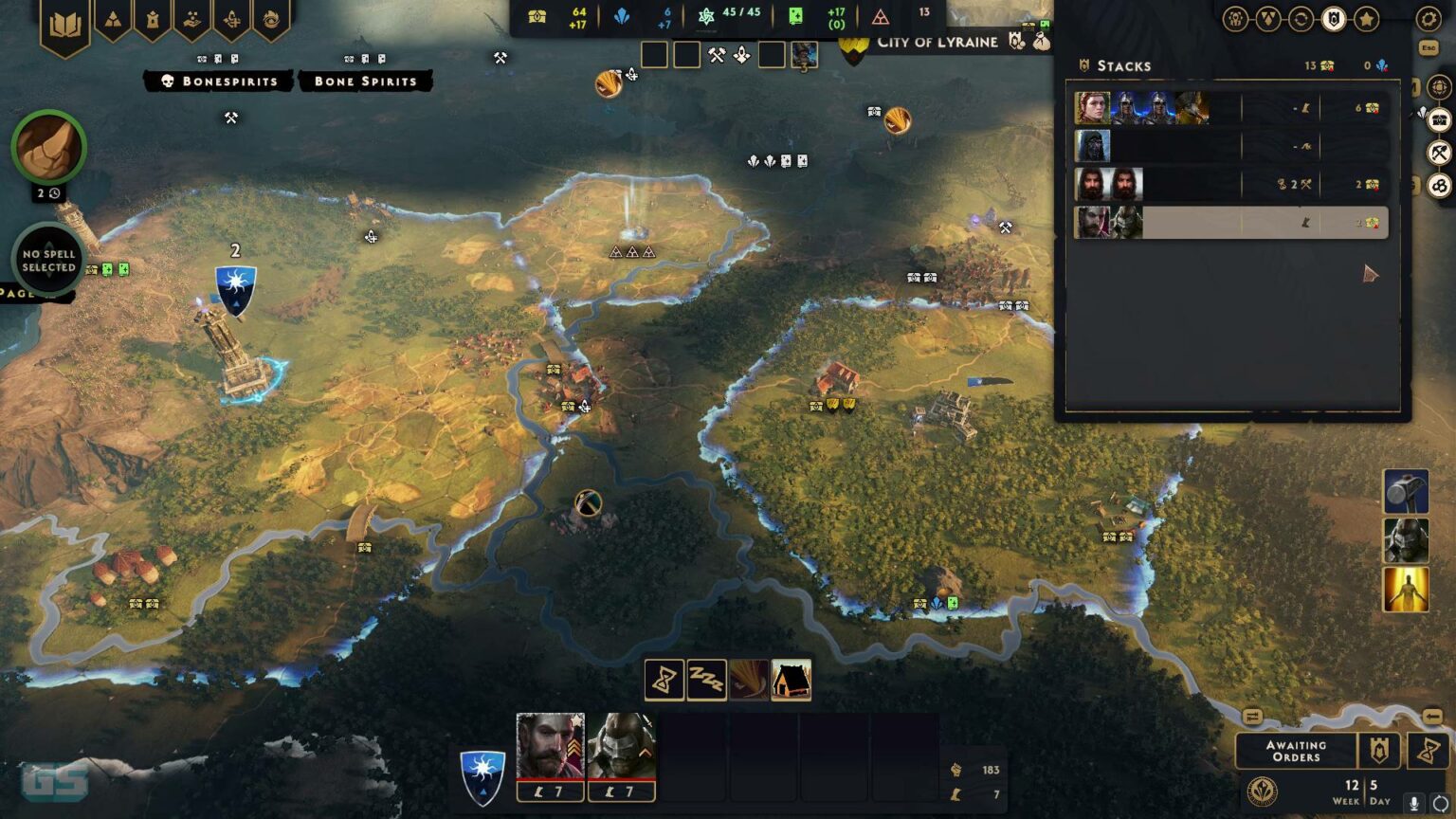Toggle the Stacks shield filter in overview row
The width and height of the screenshot is (1456, 819).
1333,17
